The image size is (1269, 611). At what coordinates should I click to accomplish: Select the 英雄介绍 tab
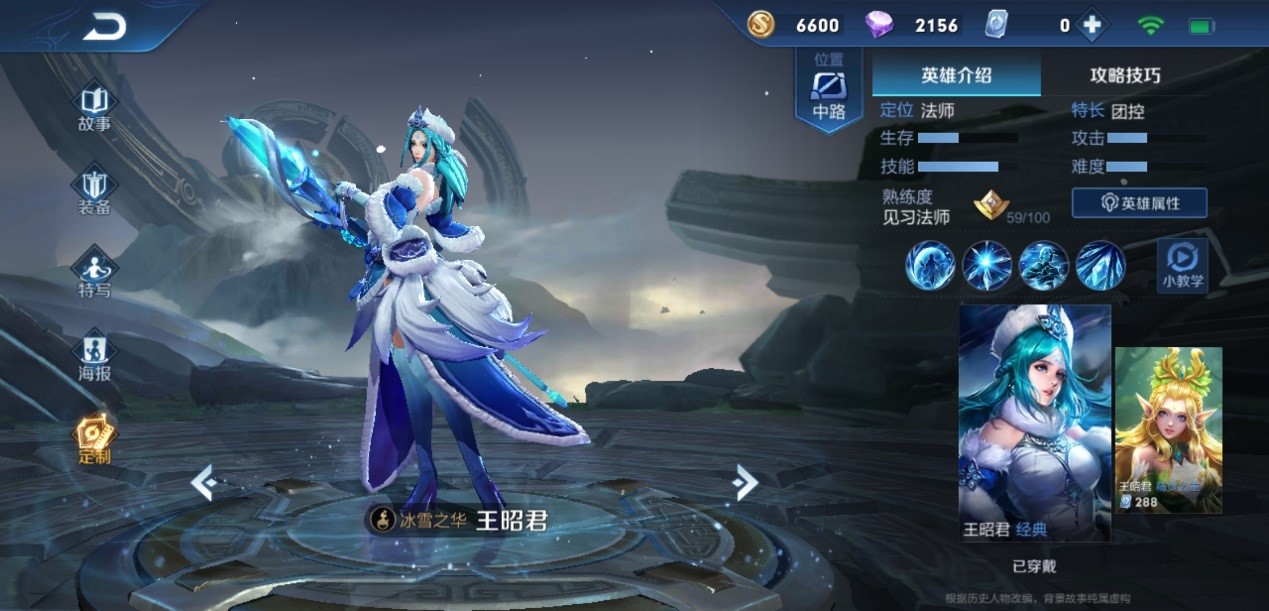pos(955,76)
